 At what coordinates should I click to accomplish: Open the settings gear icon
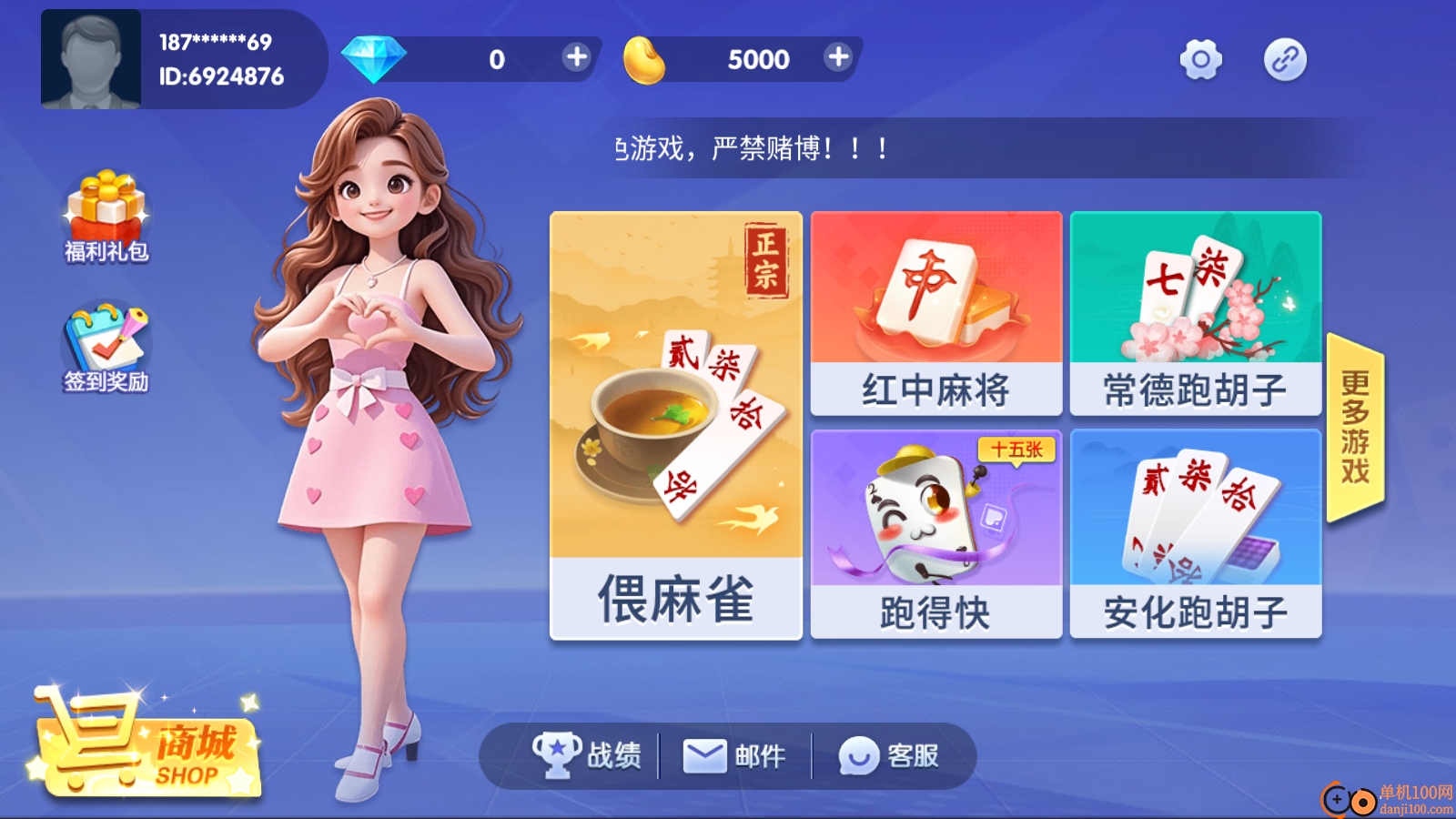coord(1201,58)
